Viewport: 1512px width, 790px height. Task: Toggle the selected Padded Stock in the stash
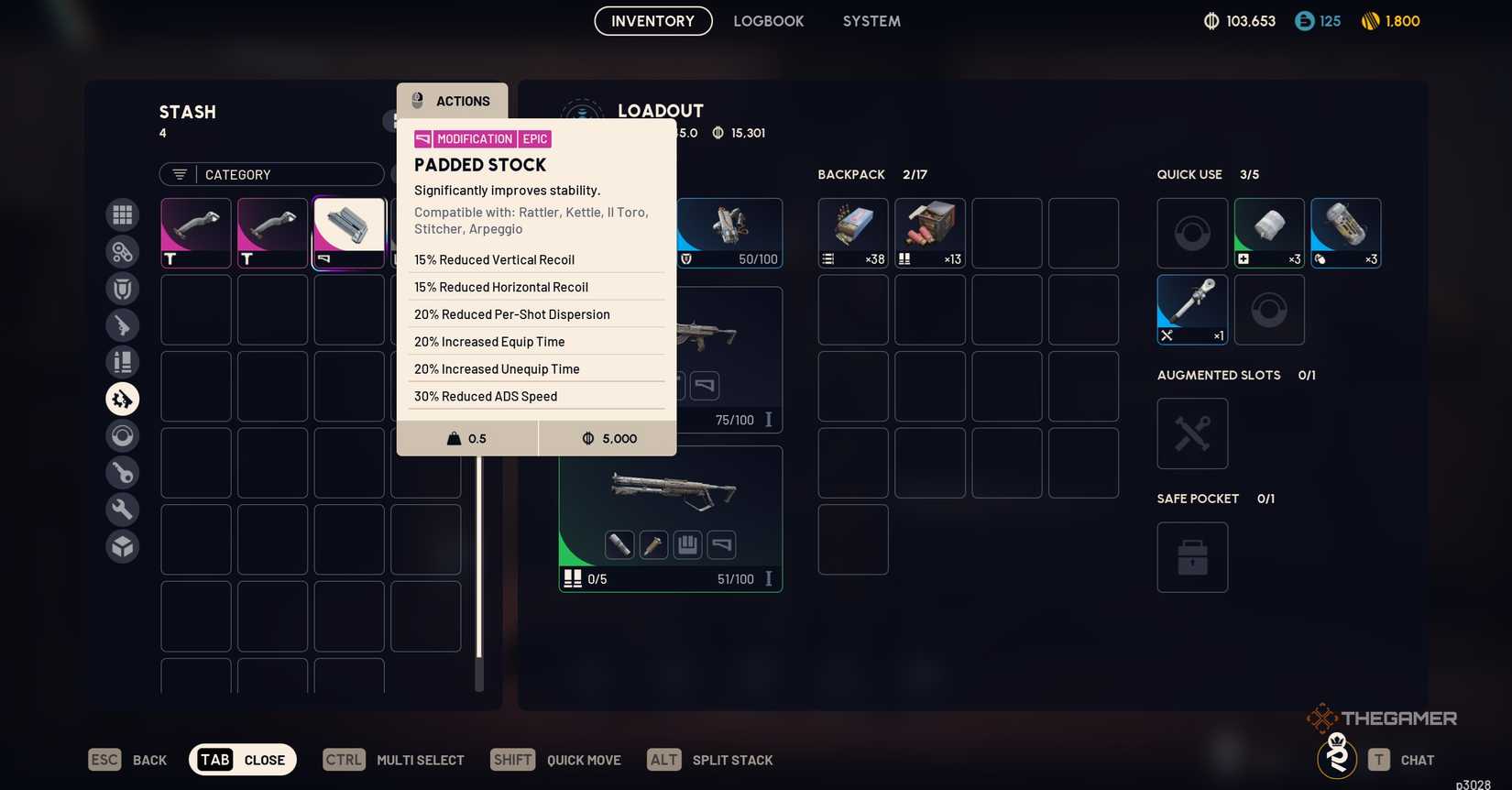tap(348, 232)
